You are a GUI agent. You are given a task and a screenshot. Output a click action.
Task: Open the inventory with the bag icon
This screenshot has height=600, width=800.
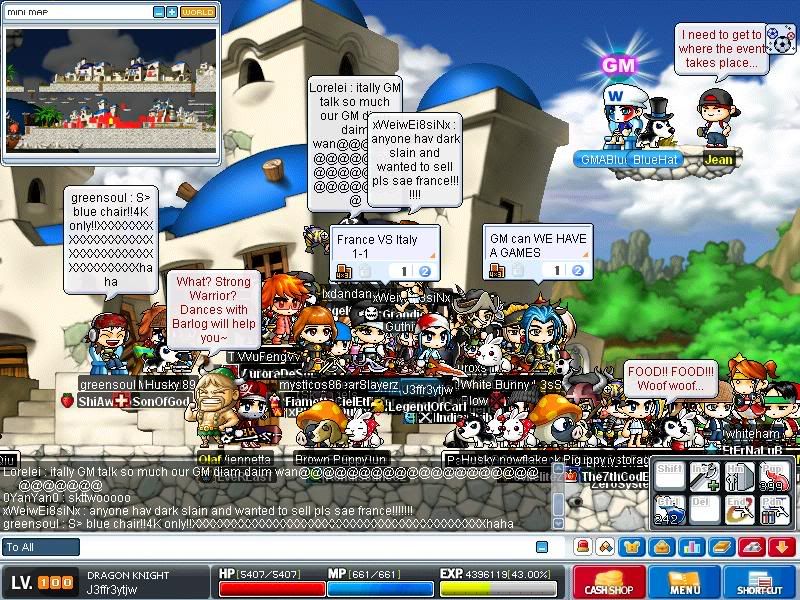click(x=661, y=547)
